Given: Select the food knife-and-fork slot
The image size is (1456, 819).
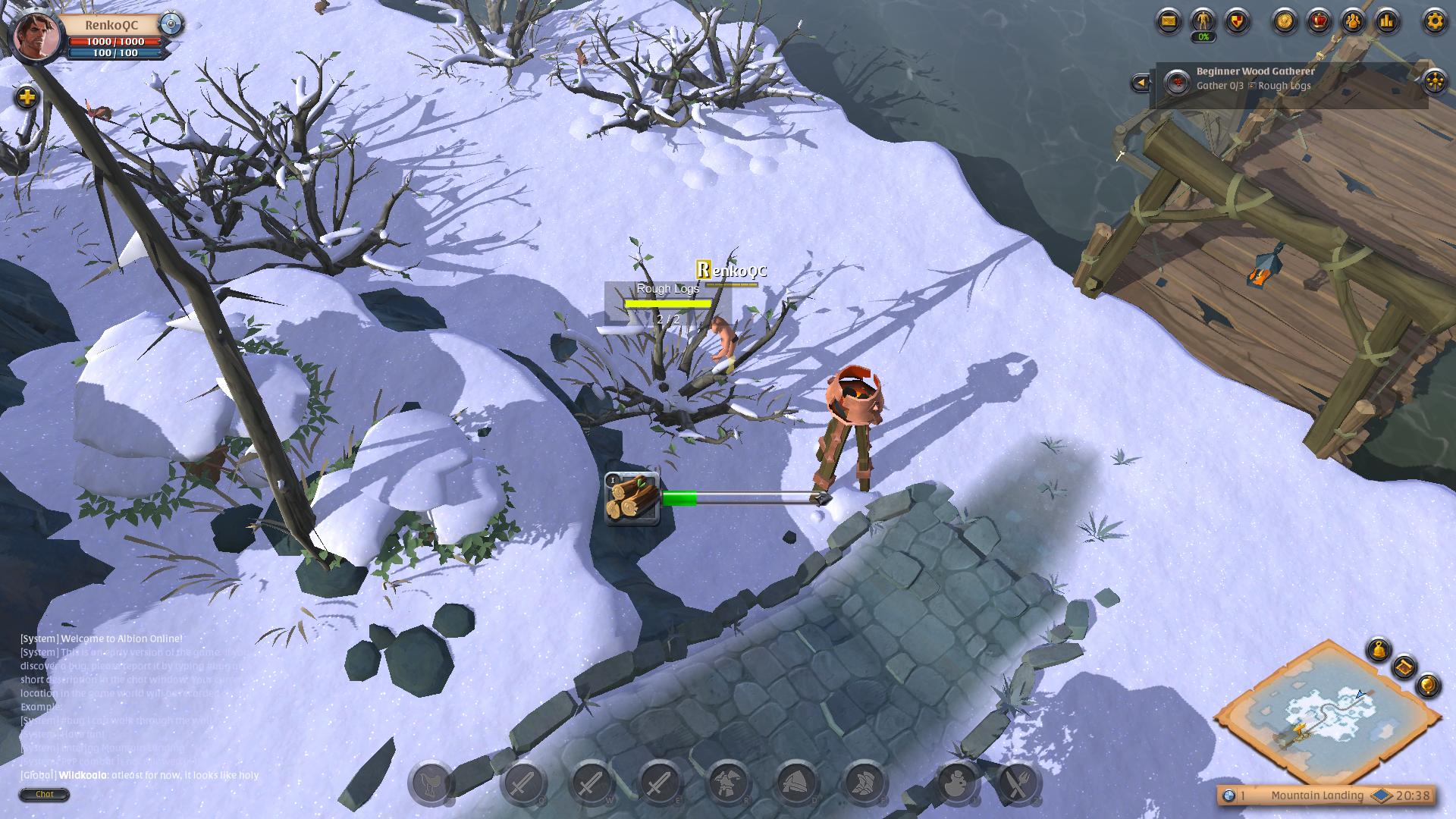Looking at the screenshot, I should 1017,784.
